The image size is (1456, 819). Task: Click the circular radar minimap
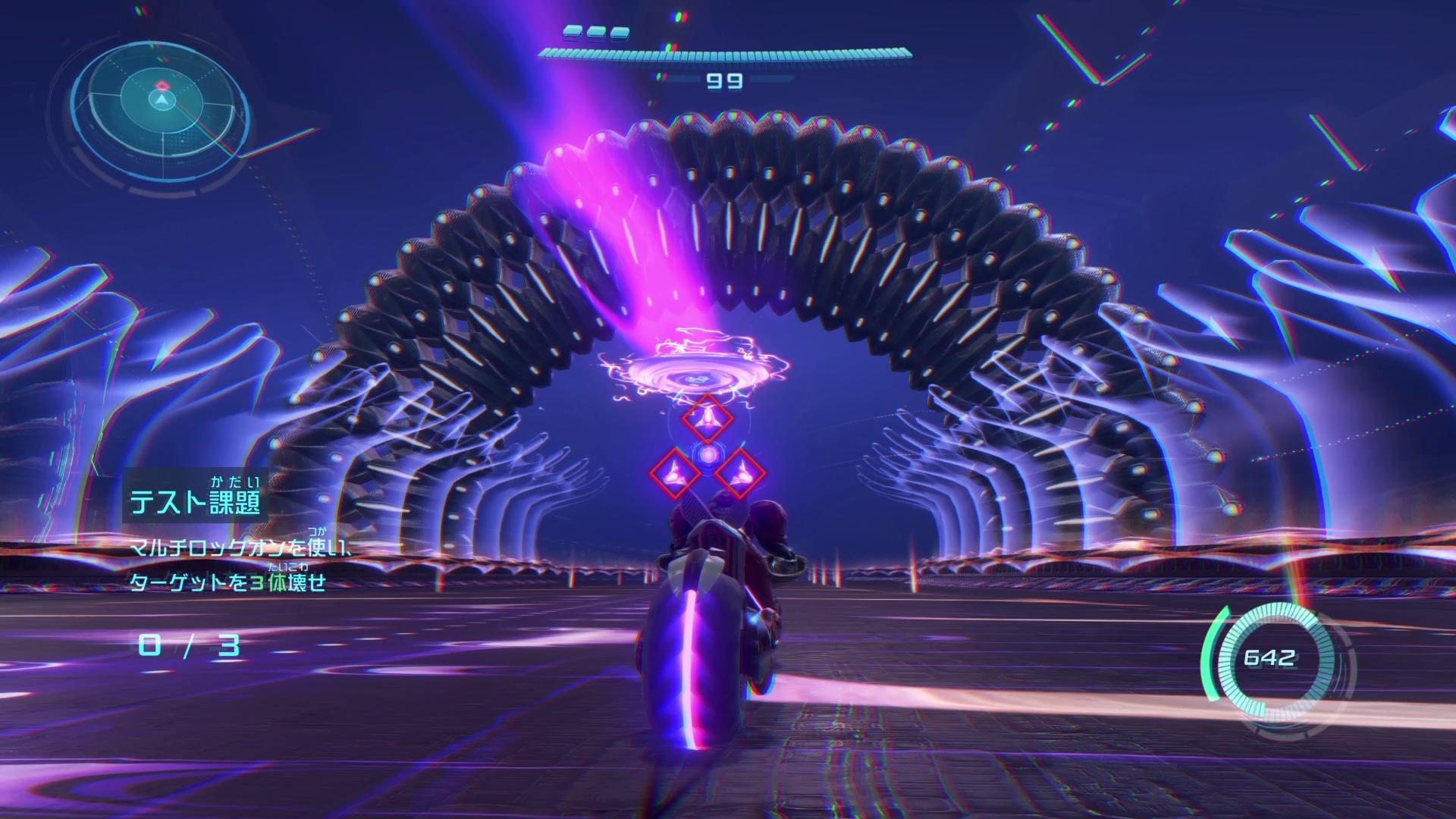(161, 101)
